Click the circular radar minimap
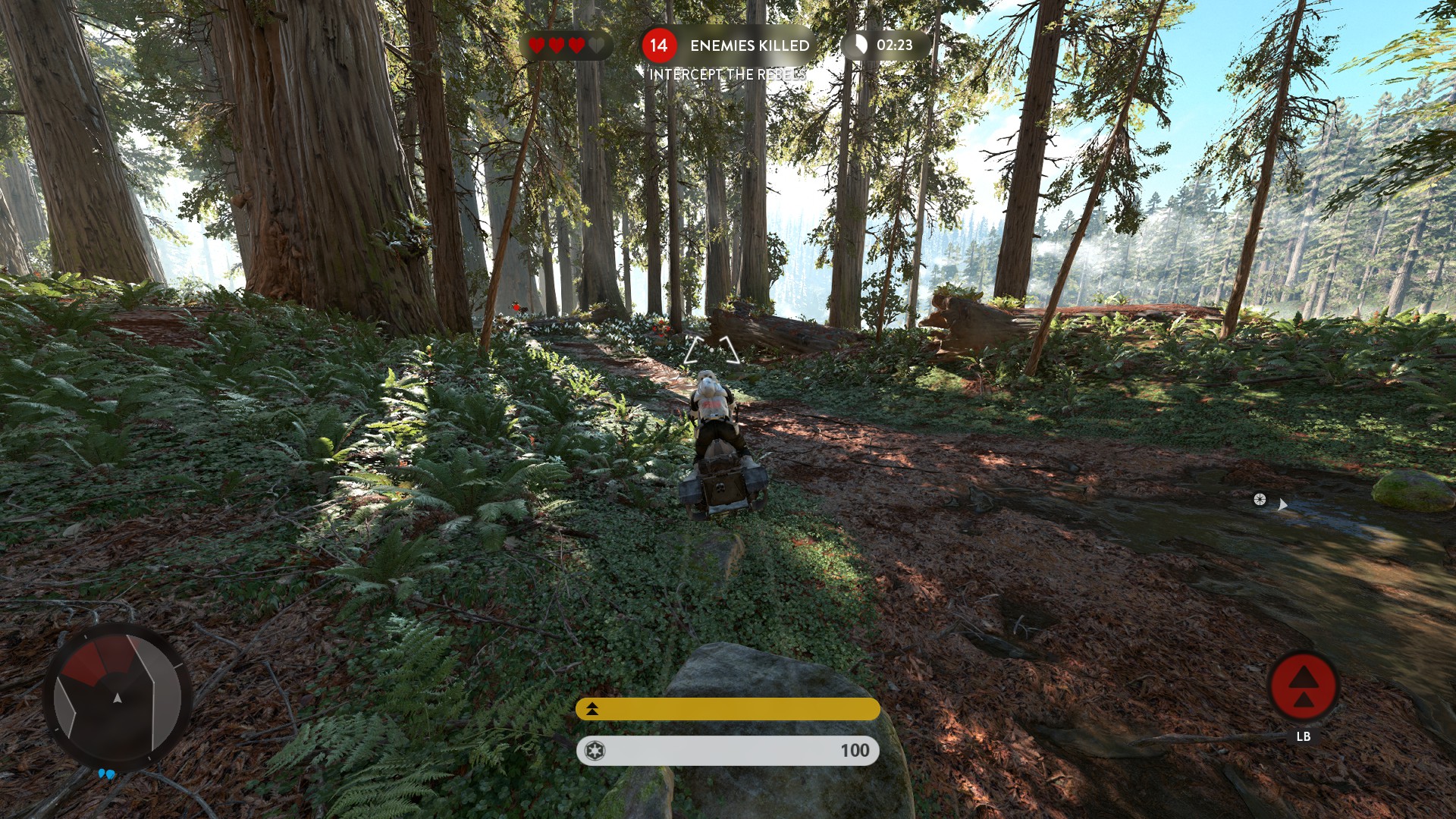 [117, 697]
